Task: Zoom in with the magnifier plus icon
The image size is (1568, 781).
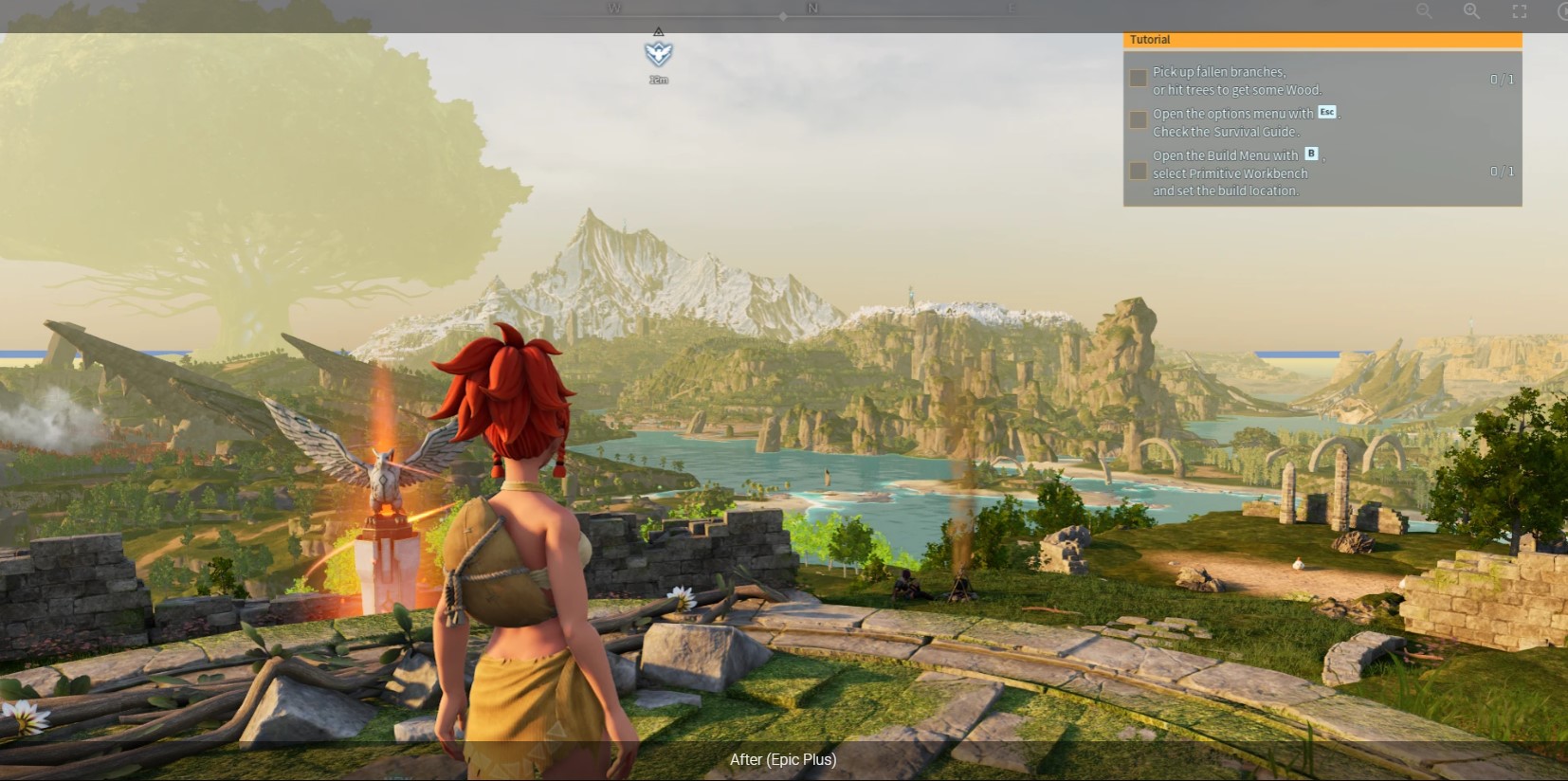Action: click(x=1471, y=11)
